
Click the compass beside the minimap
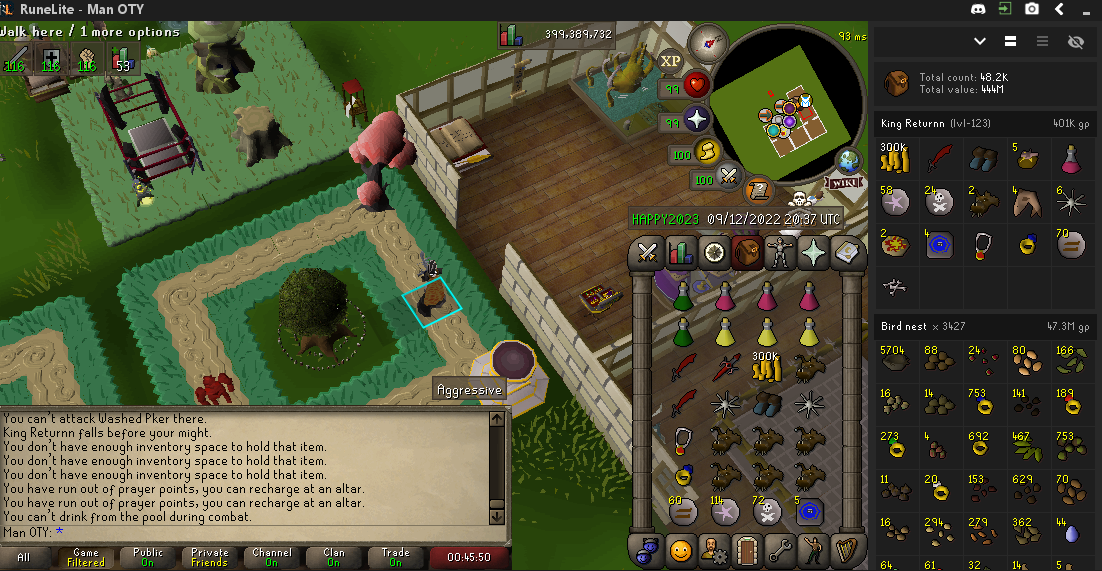[x=708, y=43]
